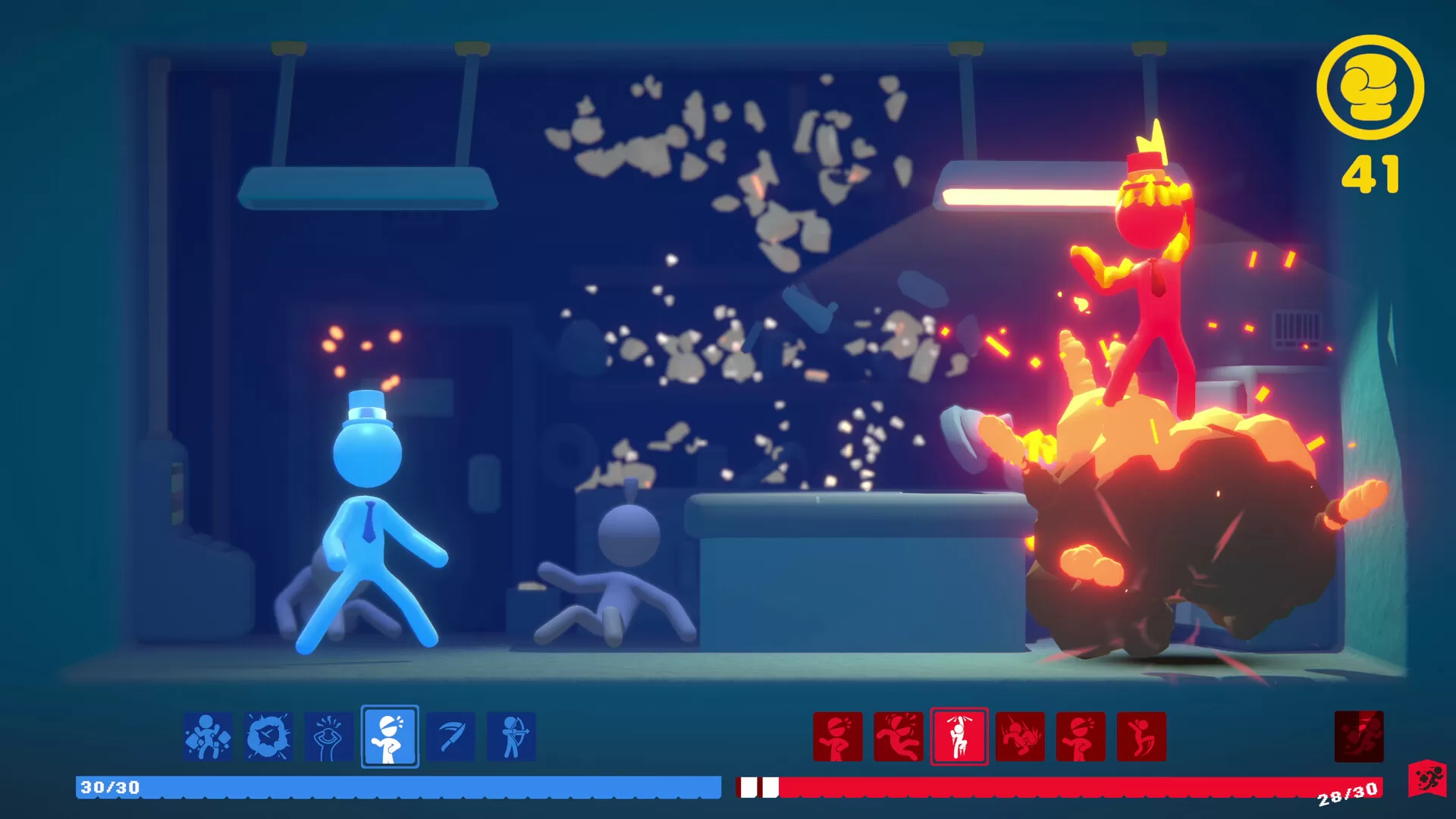Select the blue scythe weapon ability
This screenshot has height=819, width=1456.
pos(451,738)
